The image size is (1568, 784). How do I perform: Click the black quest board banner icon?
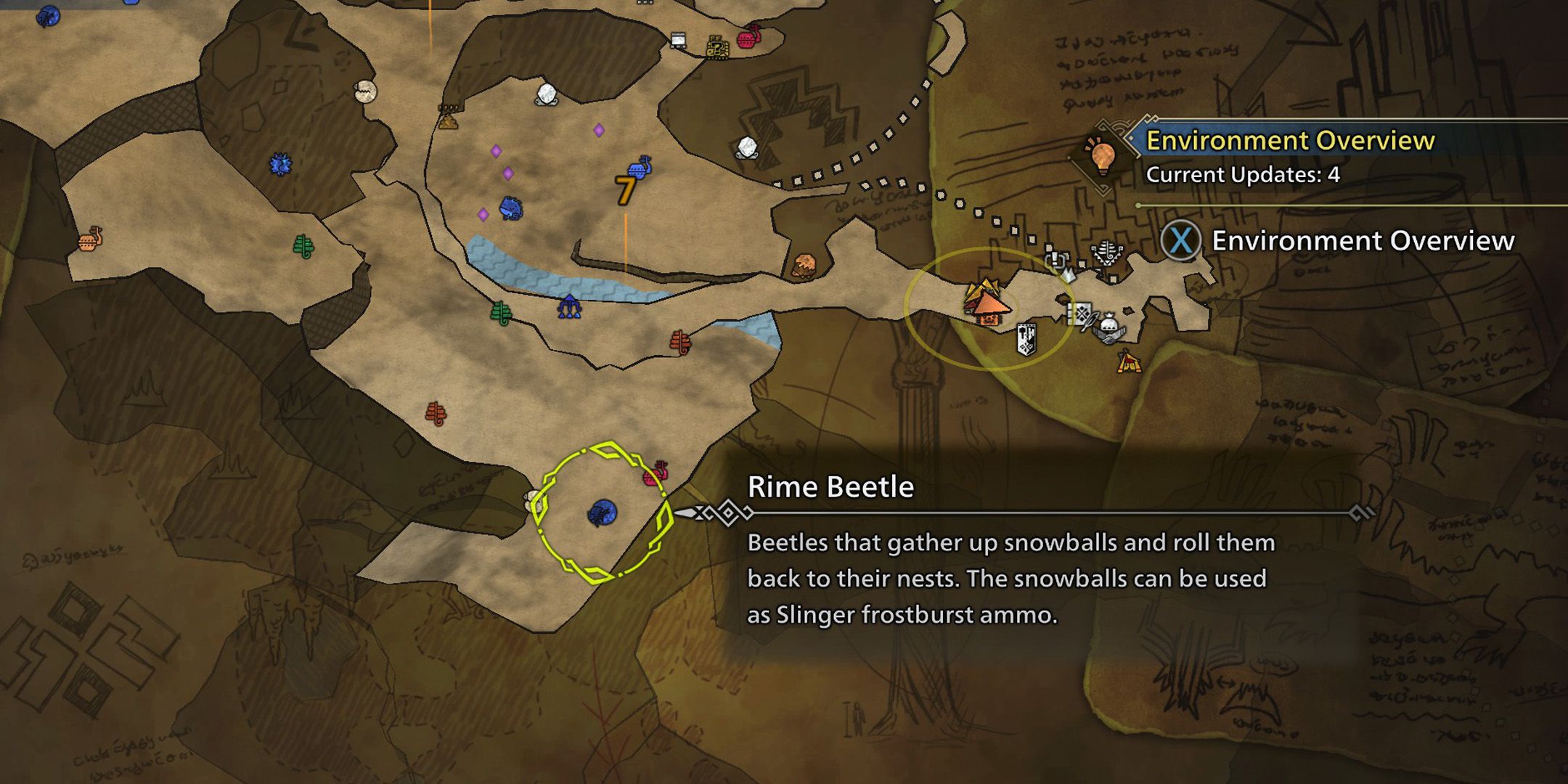coord(1026,338)
